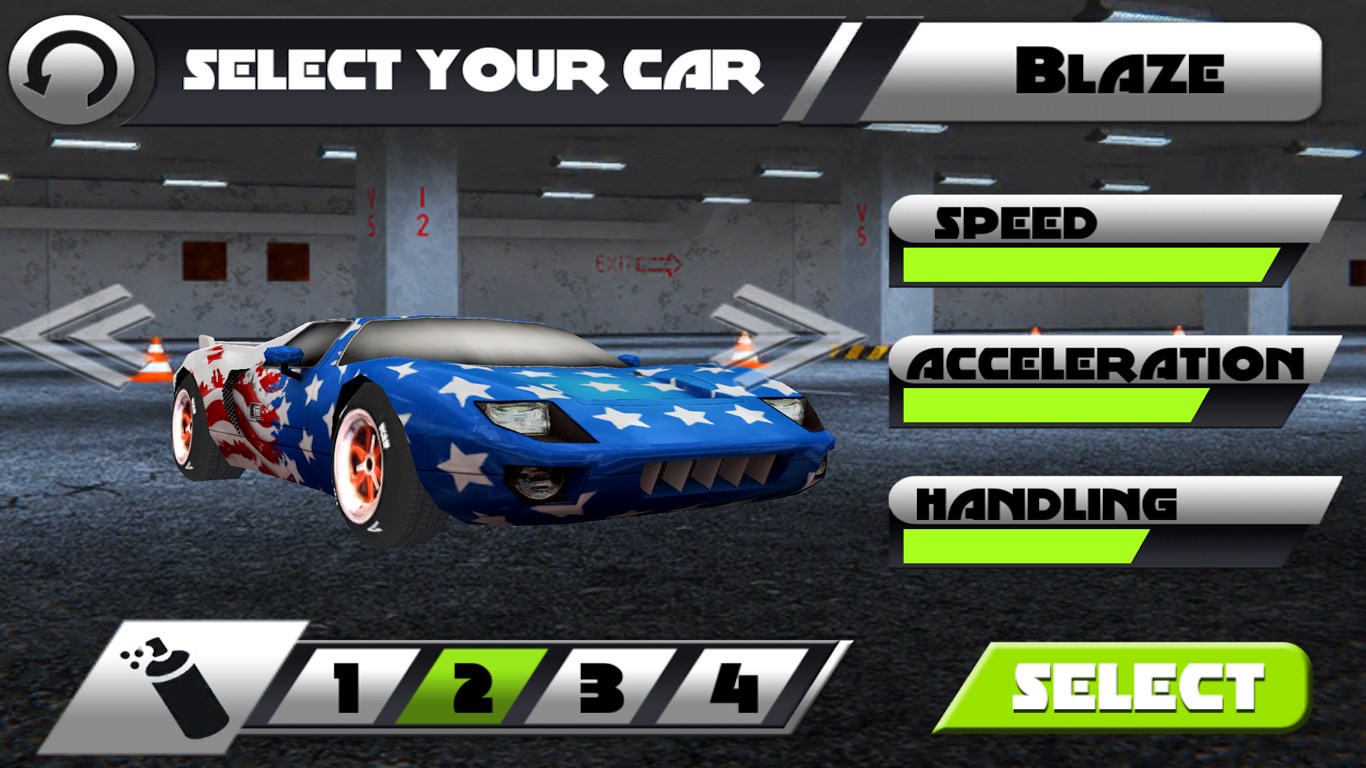Click the circular back arrow button

click(71, 71)
